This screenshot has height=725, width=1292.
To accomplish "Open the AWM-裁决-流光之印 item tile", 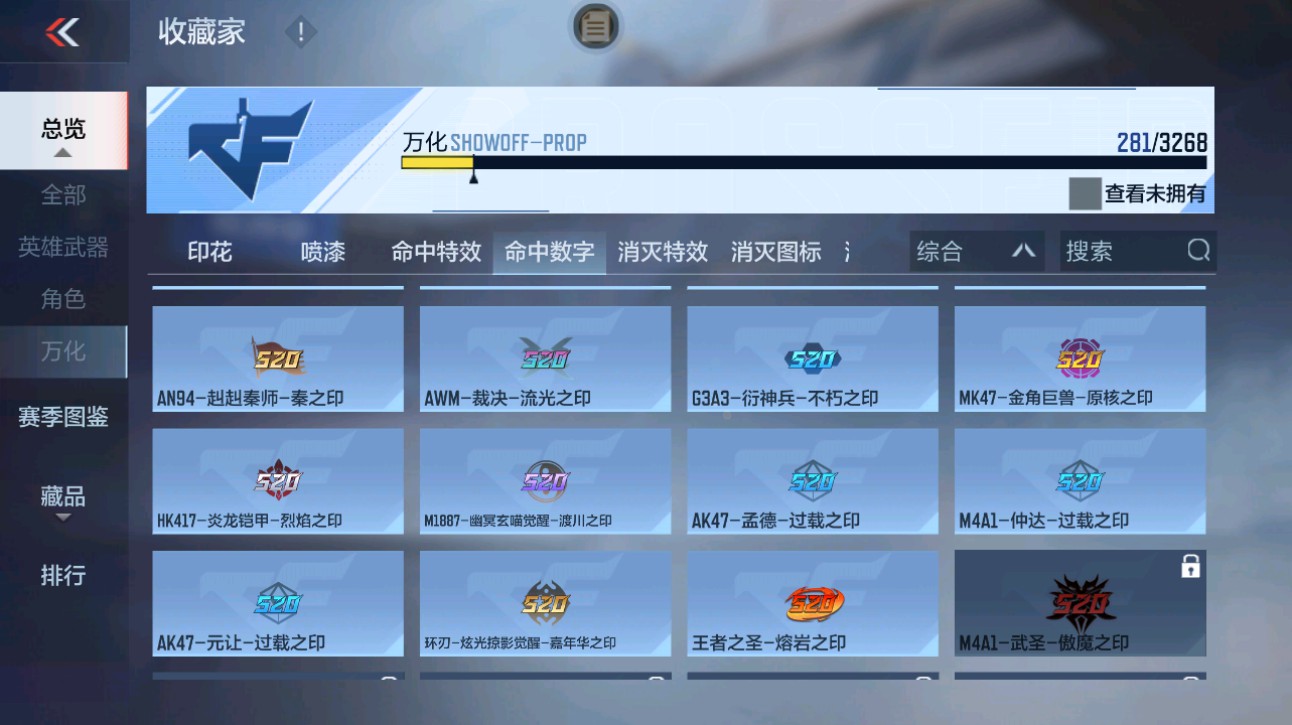I will tap(545, 360).
